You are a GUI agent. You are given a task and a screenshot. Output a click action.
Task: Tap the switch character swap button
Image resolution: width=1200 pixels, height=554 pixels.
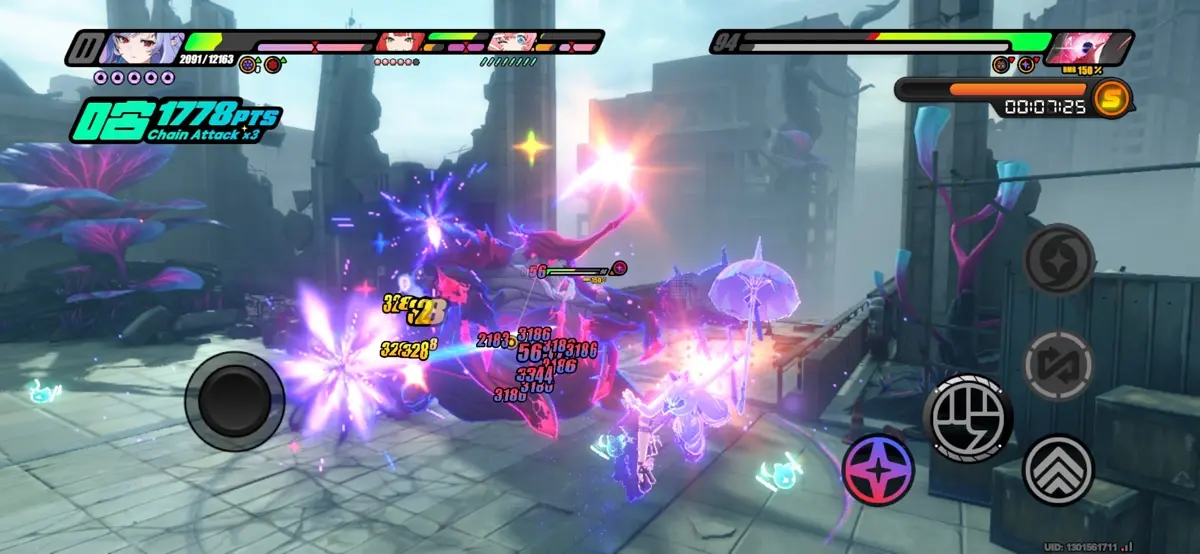coord(1058,365)
